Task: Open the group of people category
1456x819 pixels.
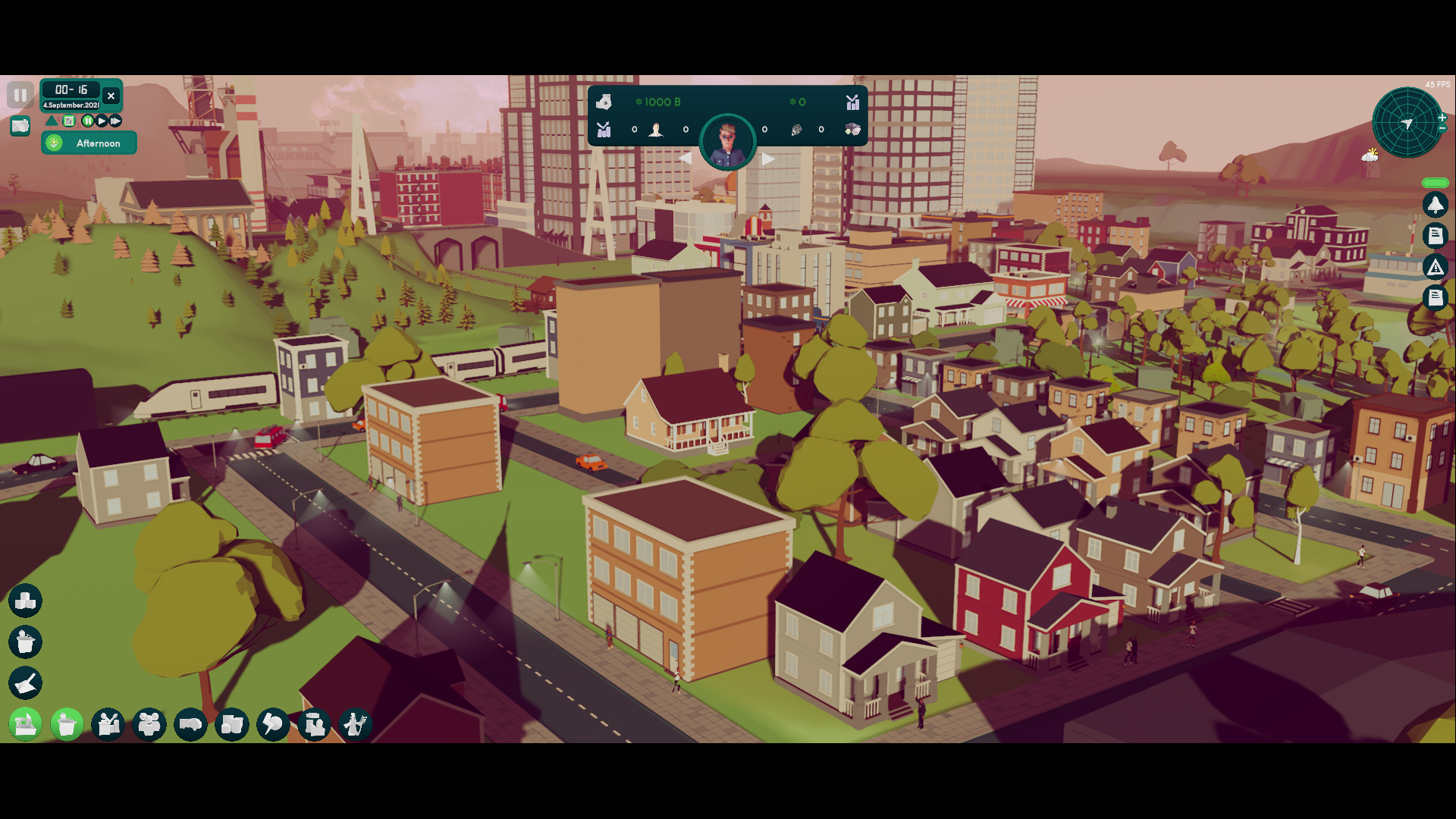Action: point(149,725)
